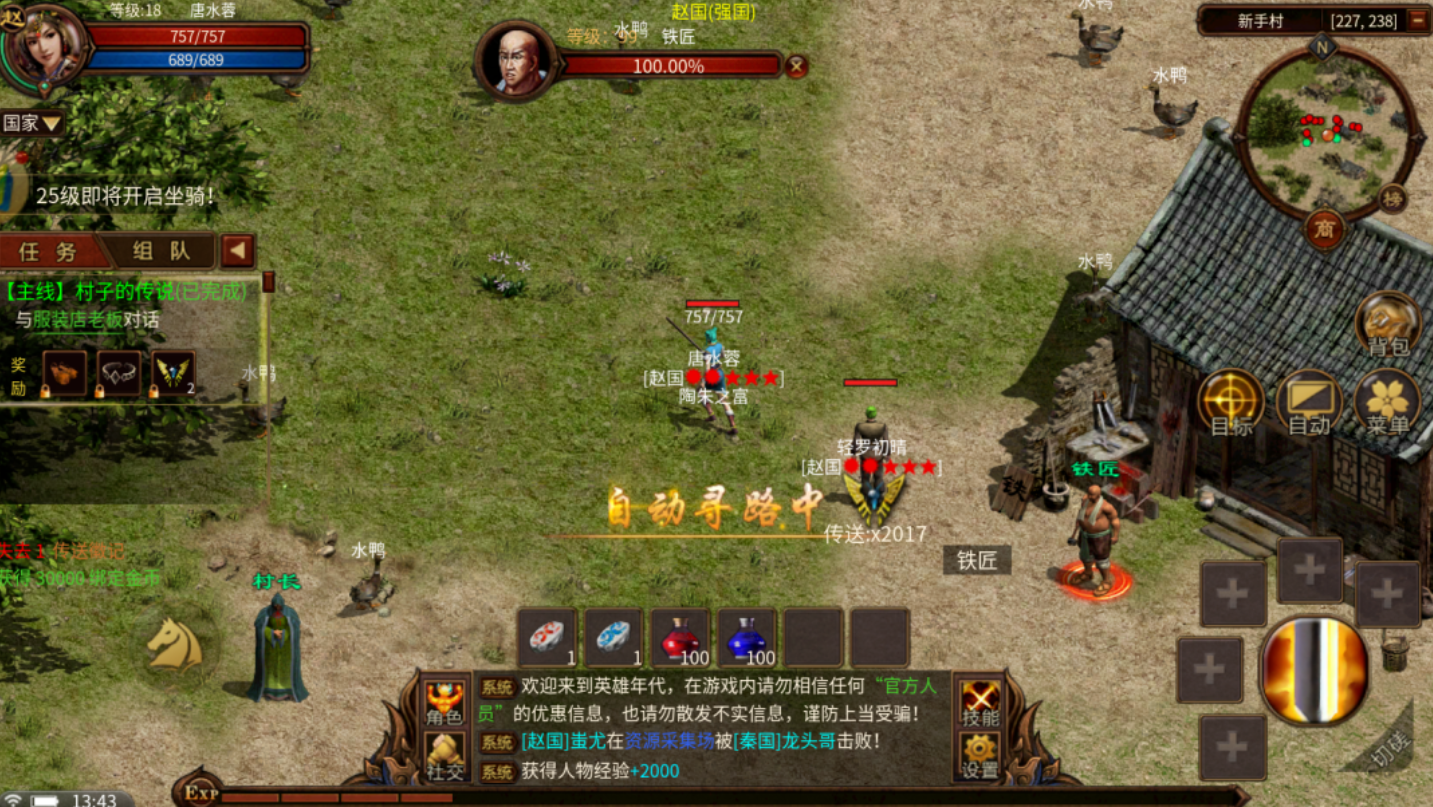Toggle the 自动 auto-battle button

[x=1309, y=402]
